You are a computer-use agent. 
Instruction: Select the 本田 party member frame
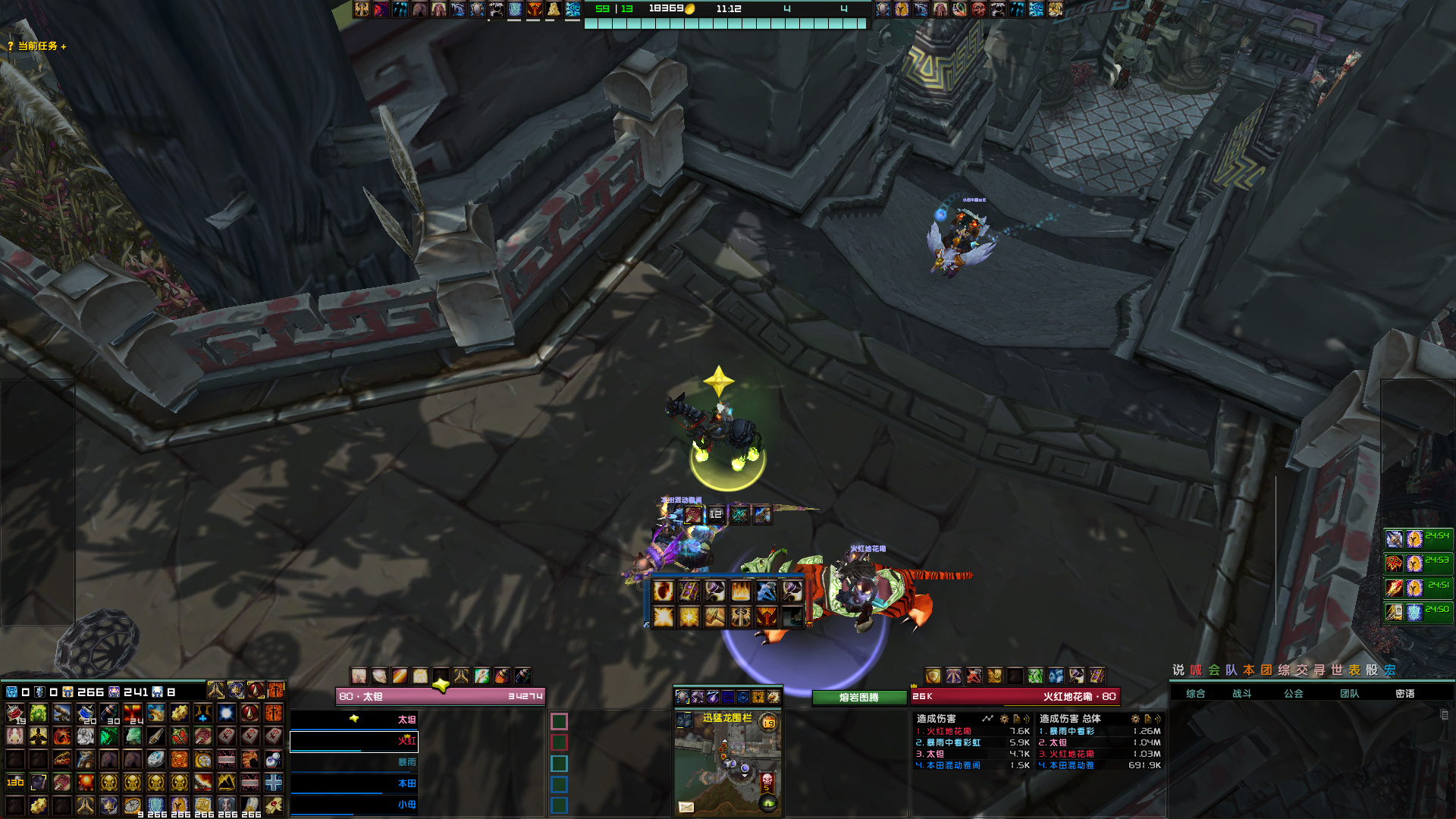pos(354,783)
